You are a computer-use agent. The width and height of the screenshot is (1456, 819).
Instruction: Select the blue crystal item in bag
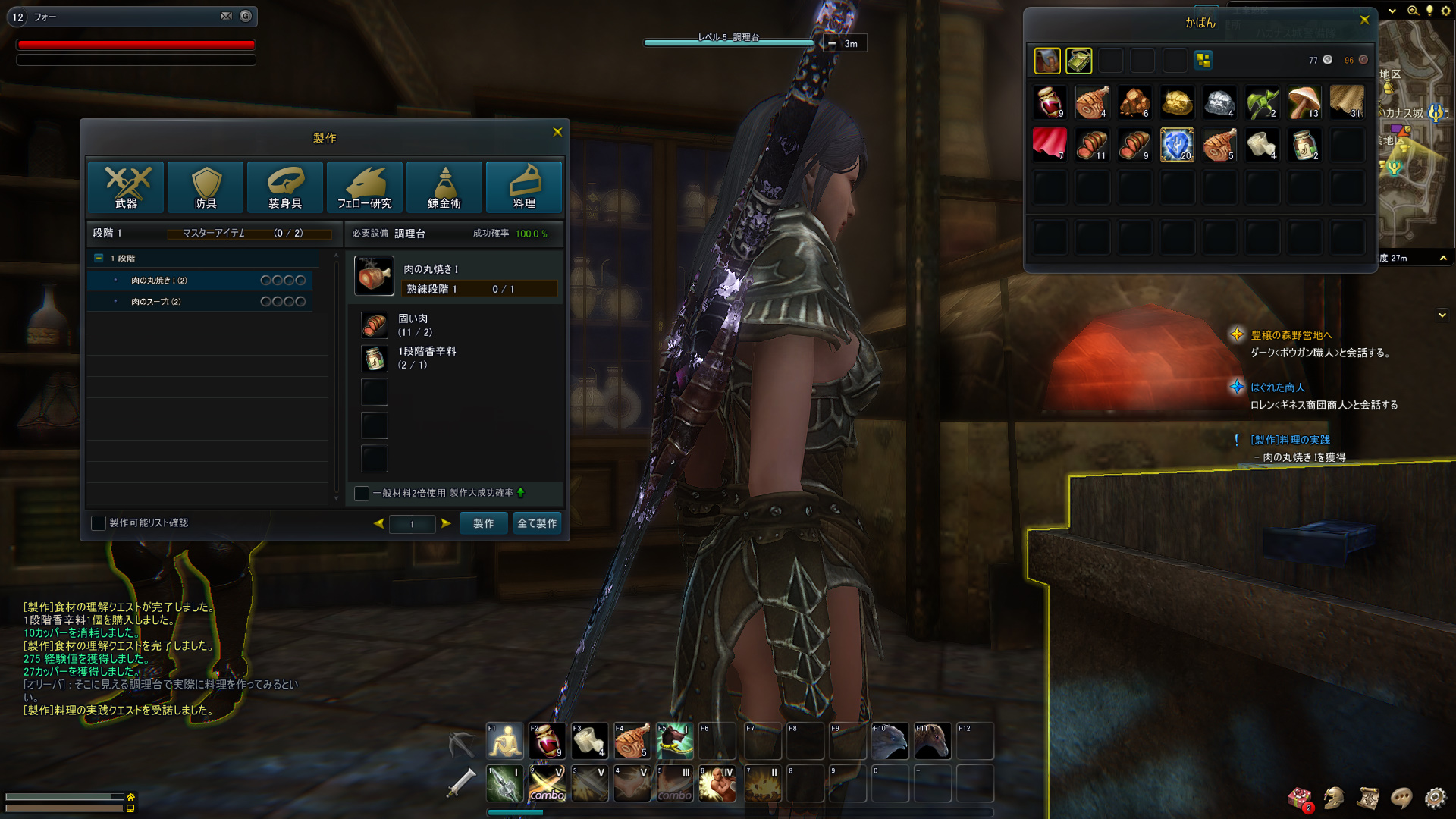1177,145
